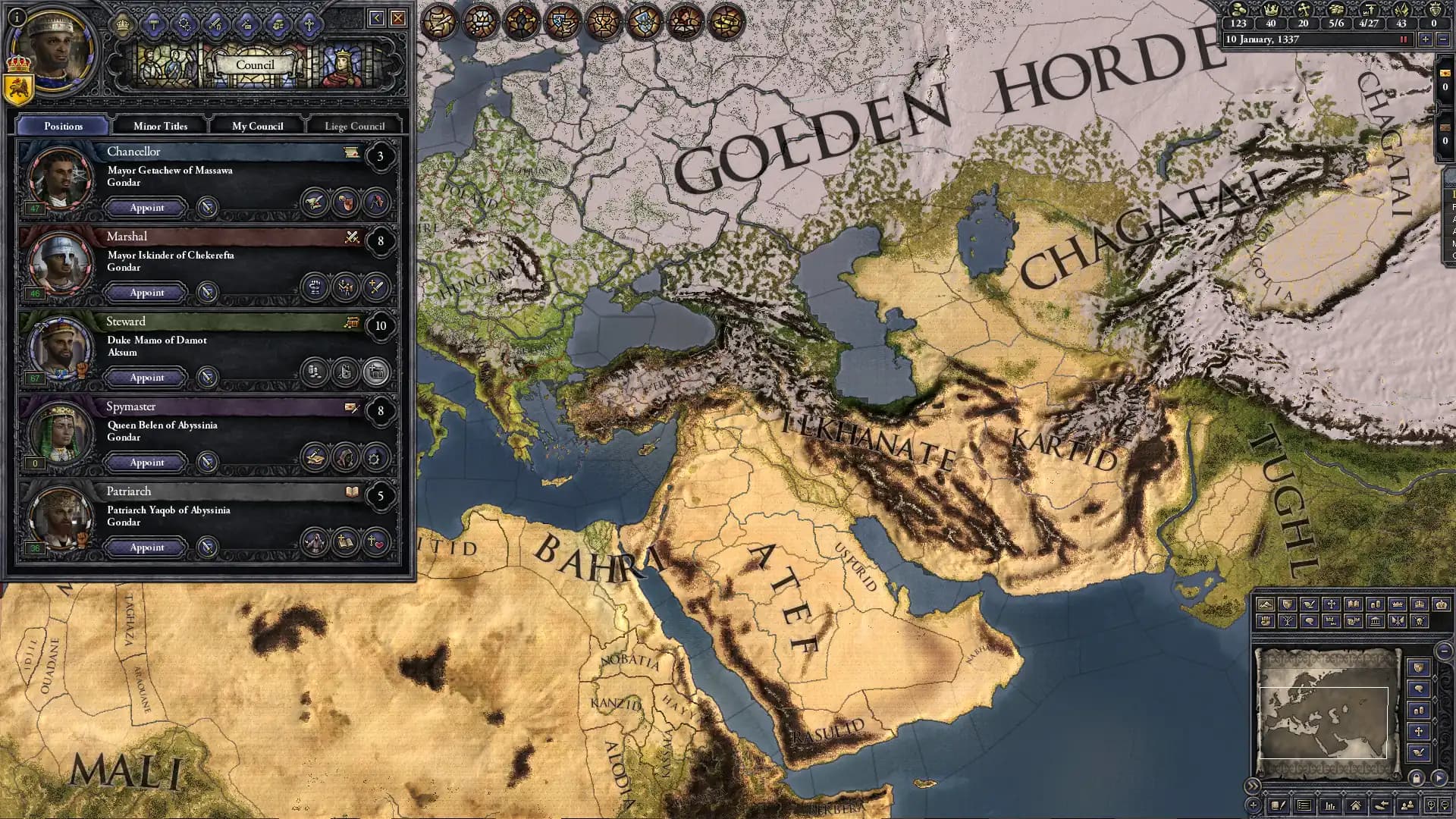Open the religion cross icon above Council header
1456x819 pixels.
(309, 25)
